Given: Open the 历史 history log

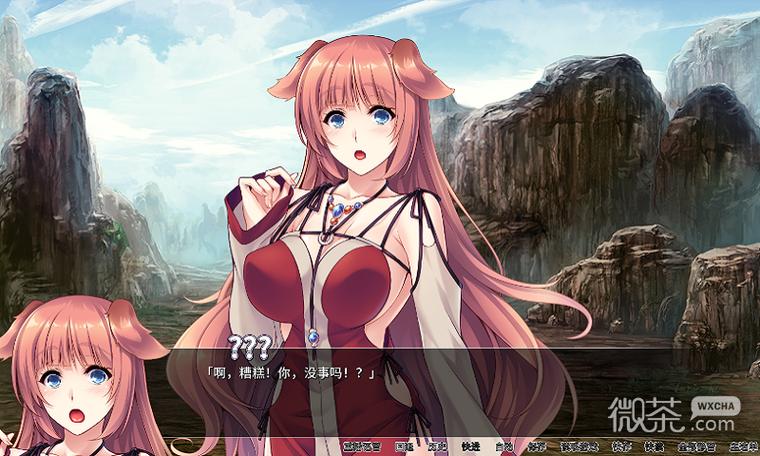Looking at the screenshot, I should pyautogui.click(x=438, y=446).
